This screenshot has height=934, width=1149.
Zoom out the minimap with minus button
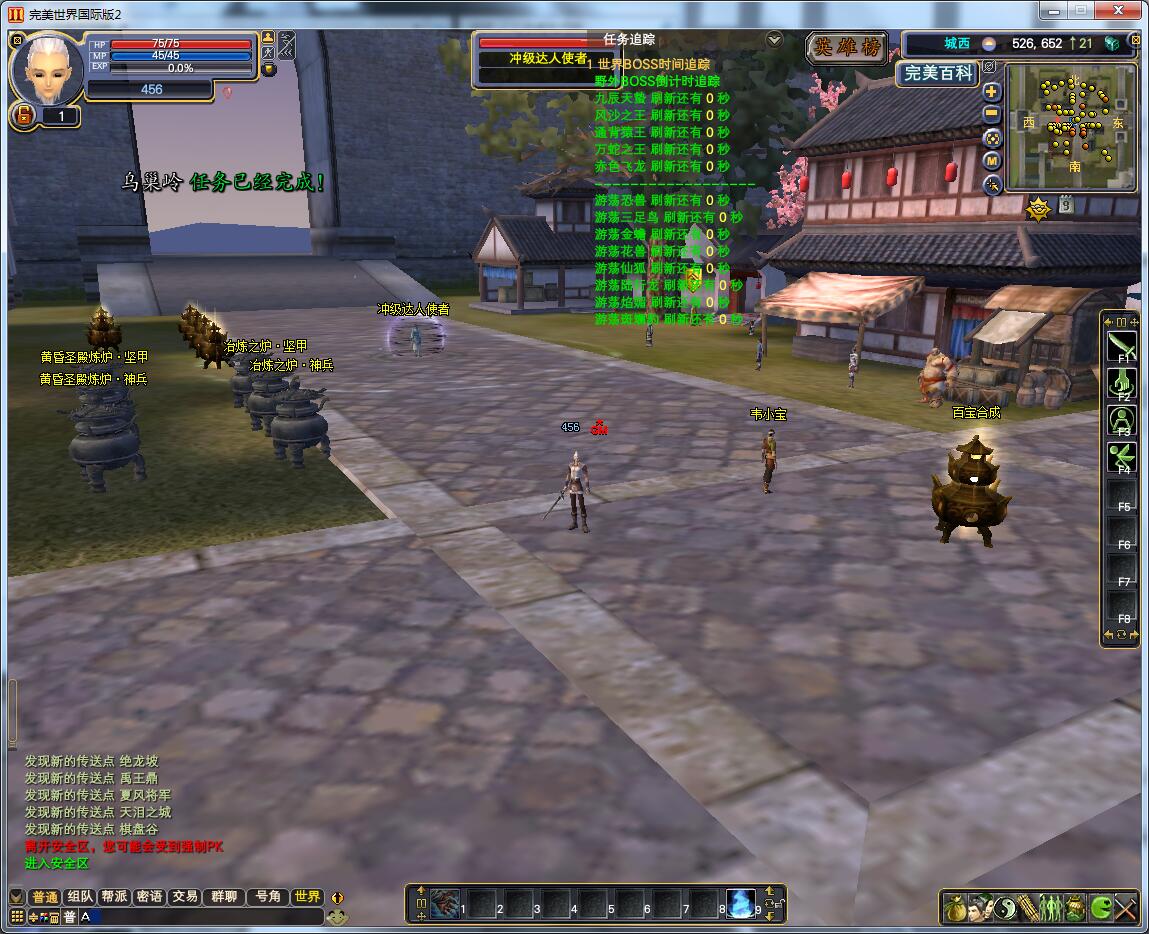(992, 114)
